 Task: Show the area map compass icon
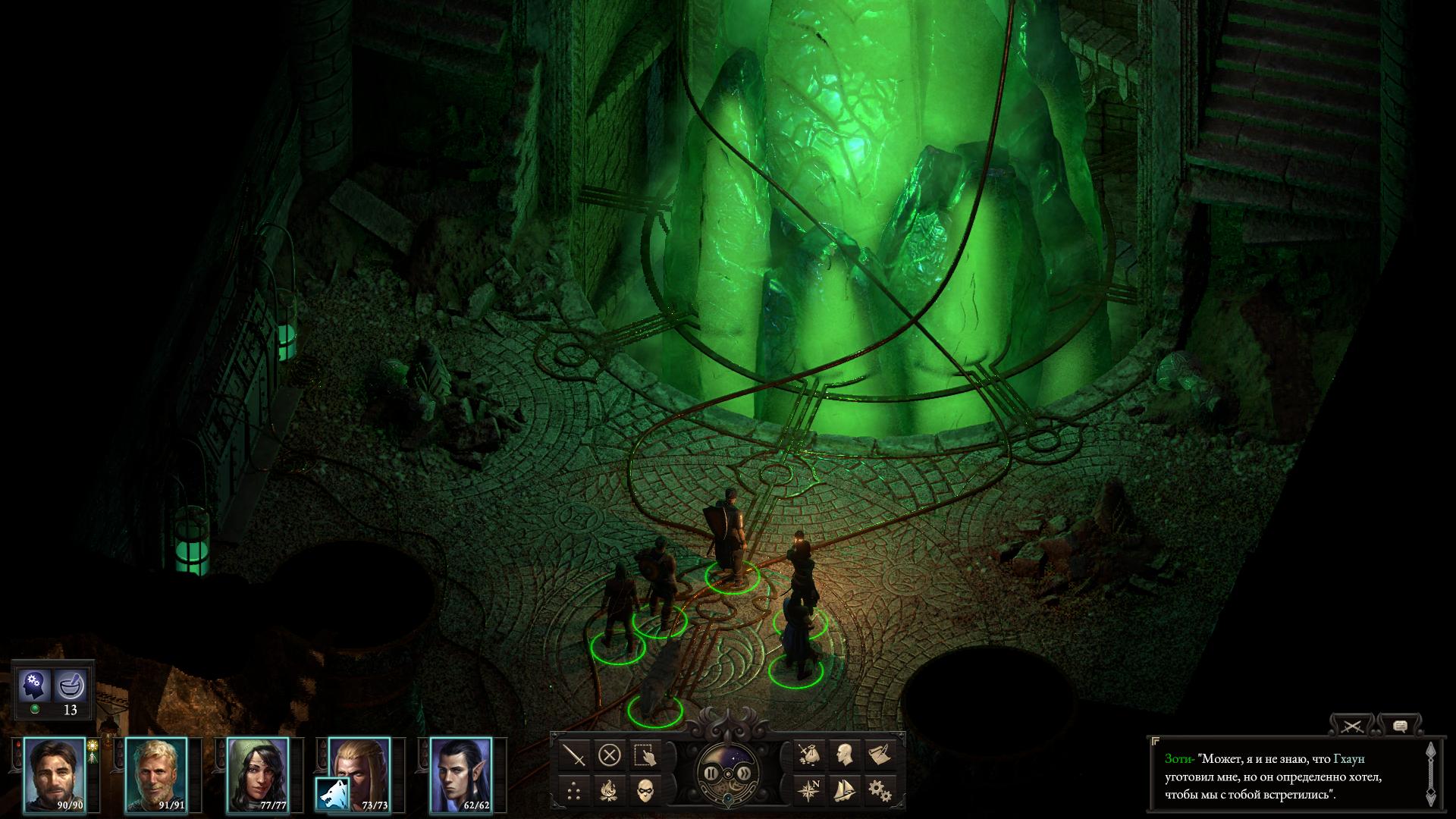click(x=810, y=791)
